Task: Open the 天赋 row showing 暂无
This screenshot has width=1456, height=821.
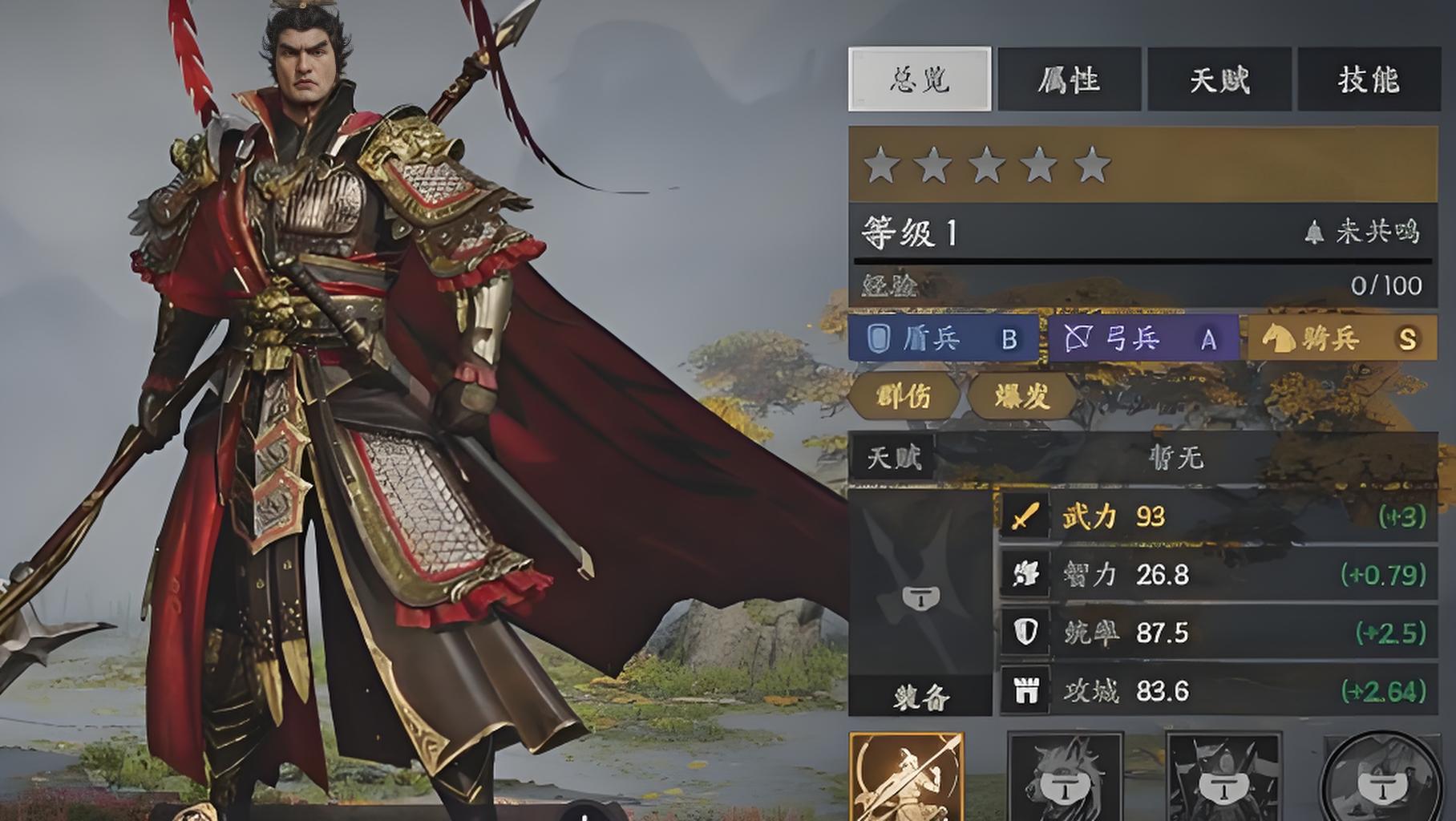Action: coord(1143,458)
